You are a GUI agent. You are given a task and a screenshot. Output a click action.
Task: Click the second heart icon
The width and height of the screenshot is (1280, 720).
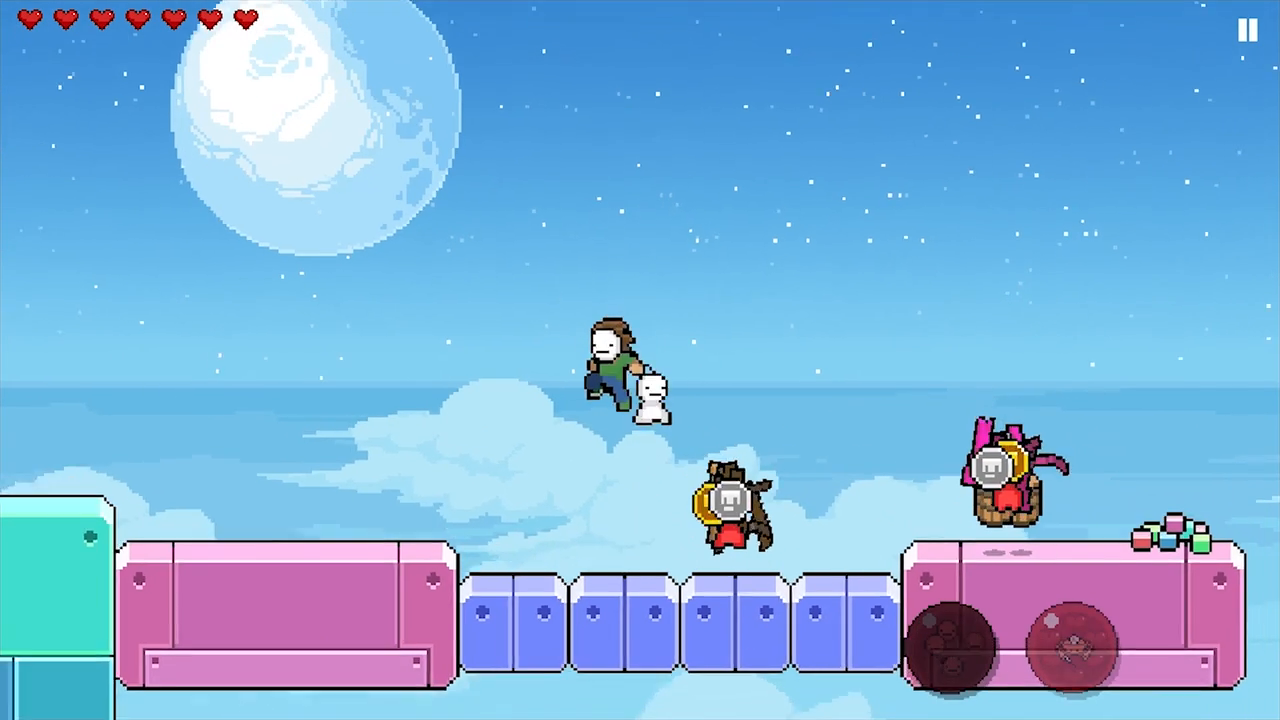pyautogui.click(x=65, y=19)
